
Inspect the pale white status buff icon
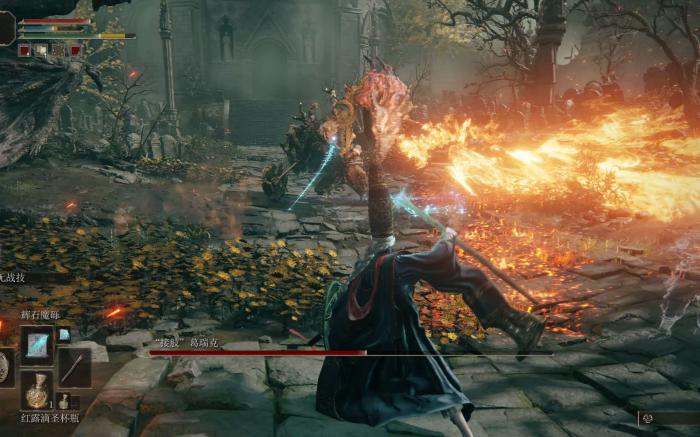point(41,49)
